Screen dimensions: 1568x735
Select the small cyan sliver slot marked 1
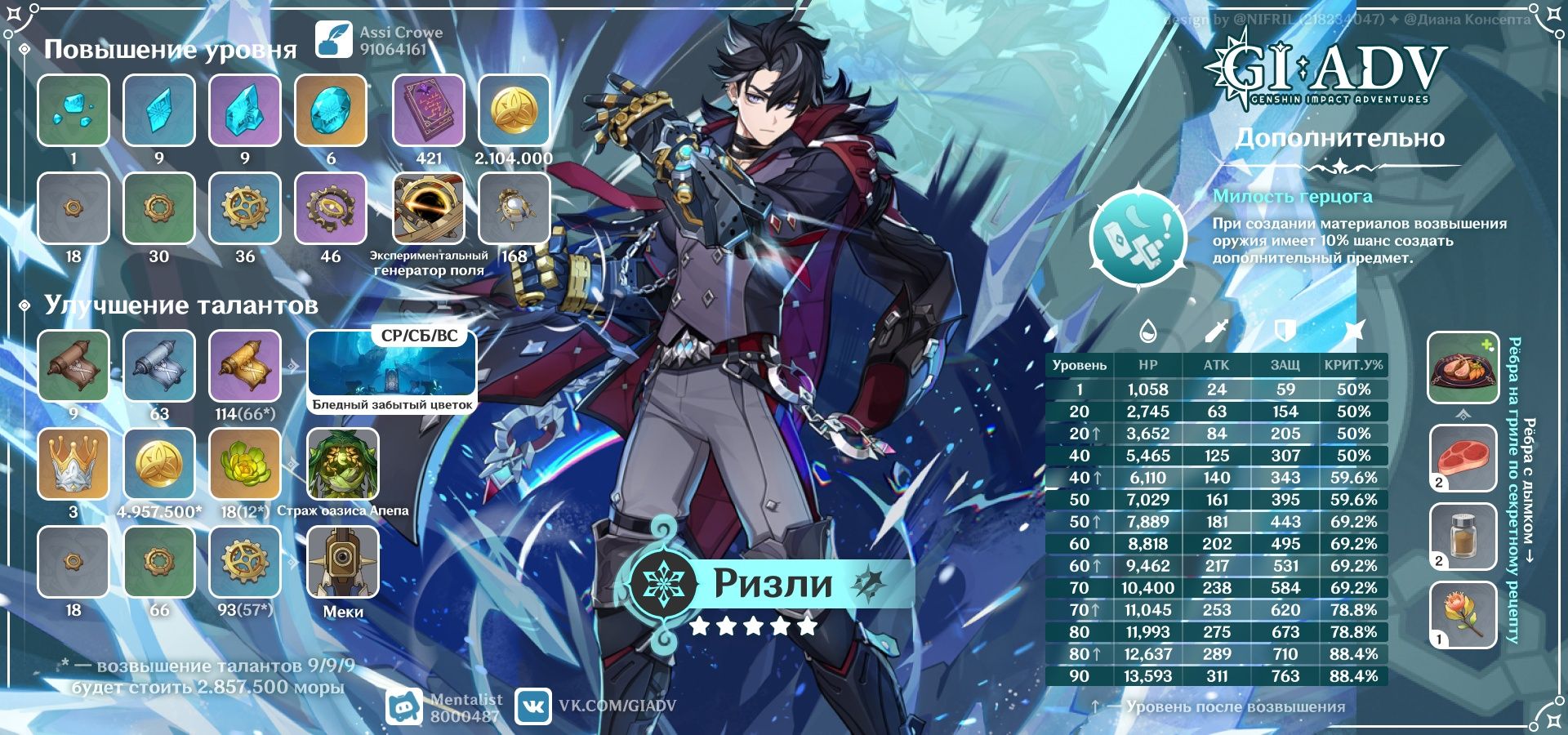(x=73, y=110)
